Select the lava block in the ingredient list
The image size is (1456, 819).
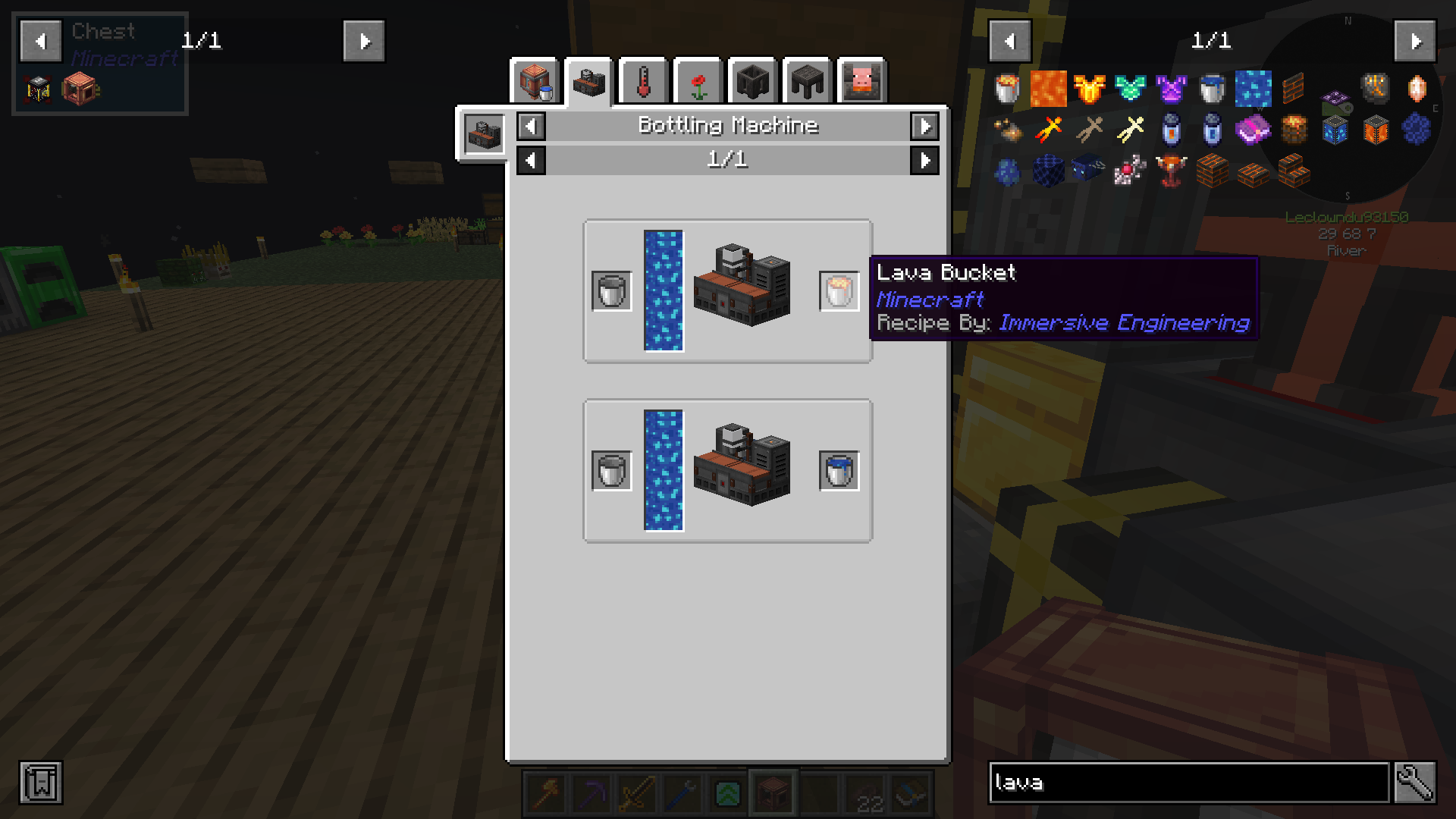tap(1048, 89)
